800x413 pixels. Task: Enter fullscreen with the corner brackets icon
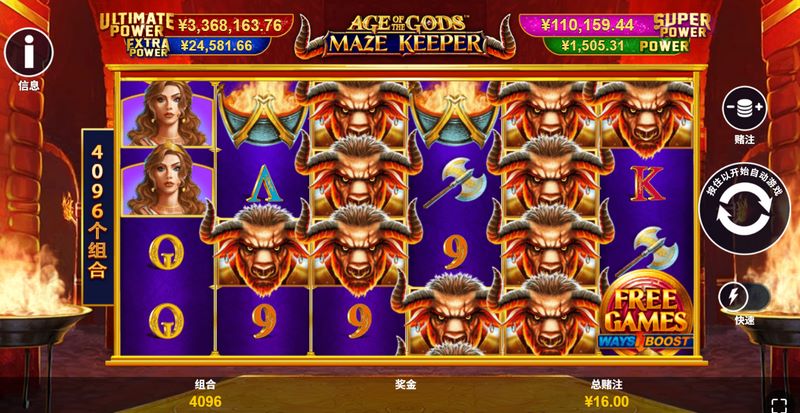click(x=779, y=401)
